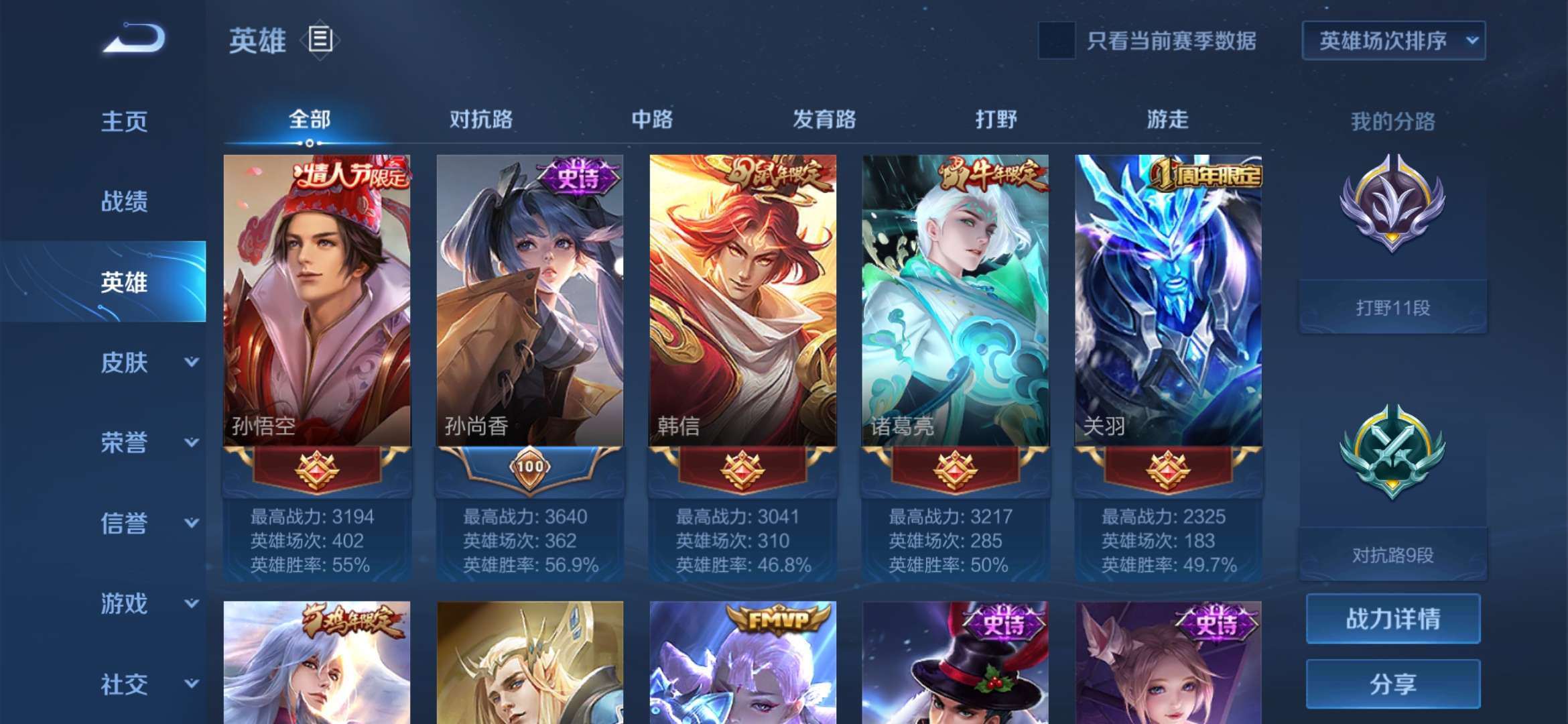Open the 英雄场次排序 sorting dropdown
Screen dimensions: 1568x724
pyautogui.click(x=1393, y=40)
